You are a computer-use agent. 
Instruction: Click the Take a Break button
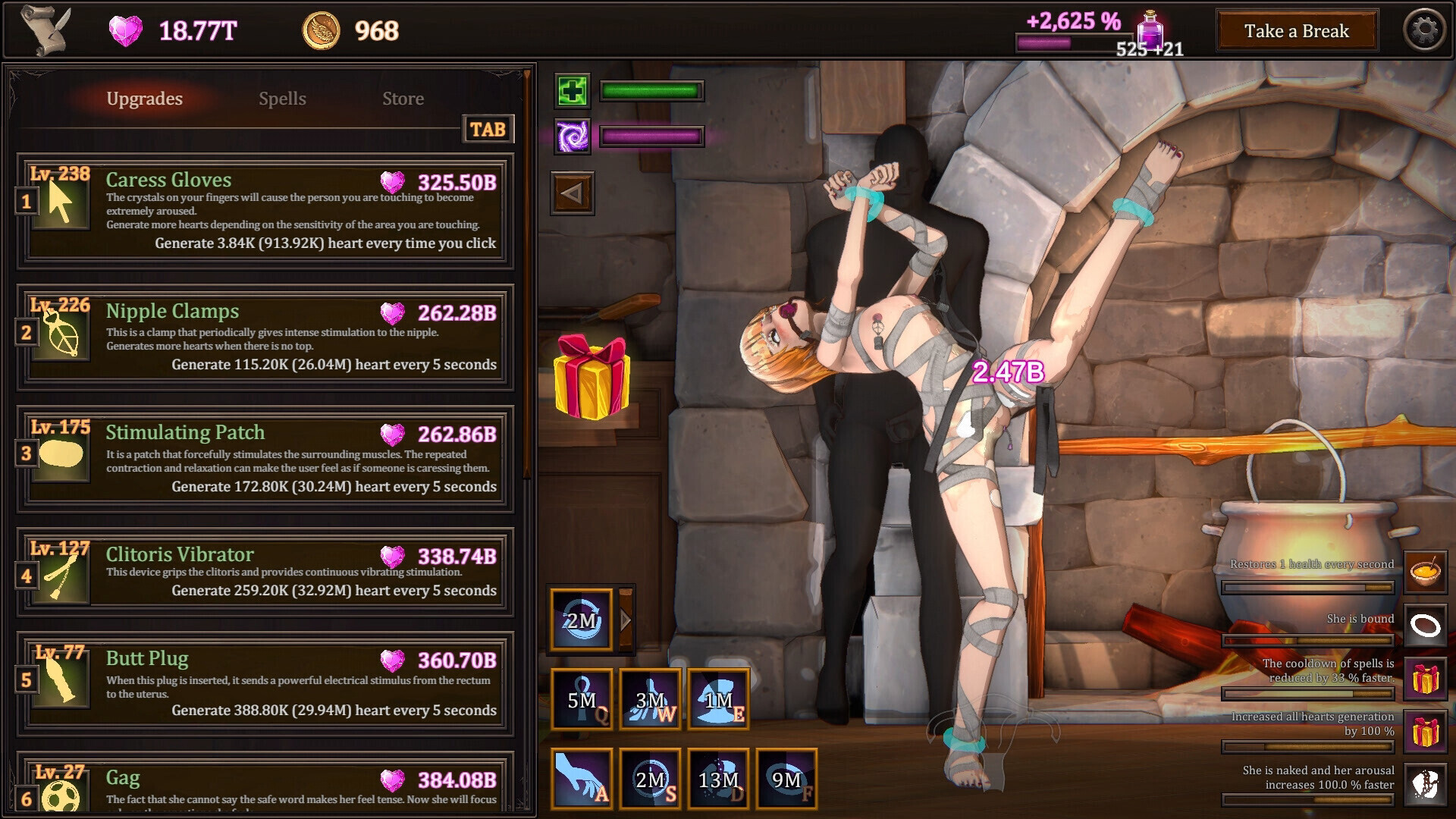pos(1297,31)
